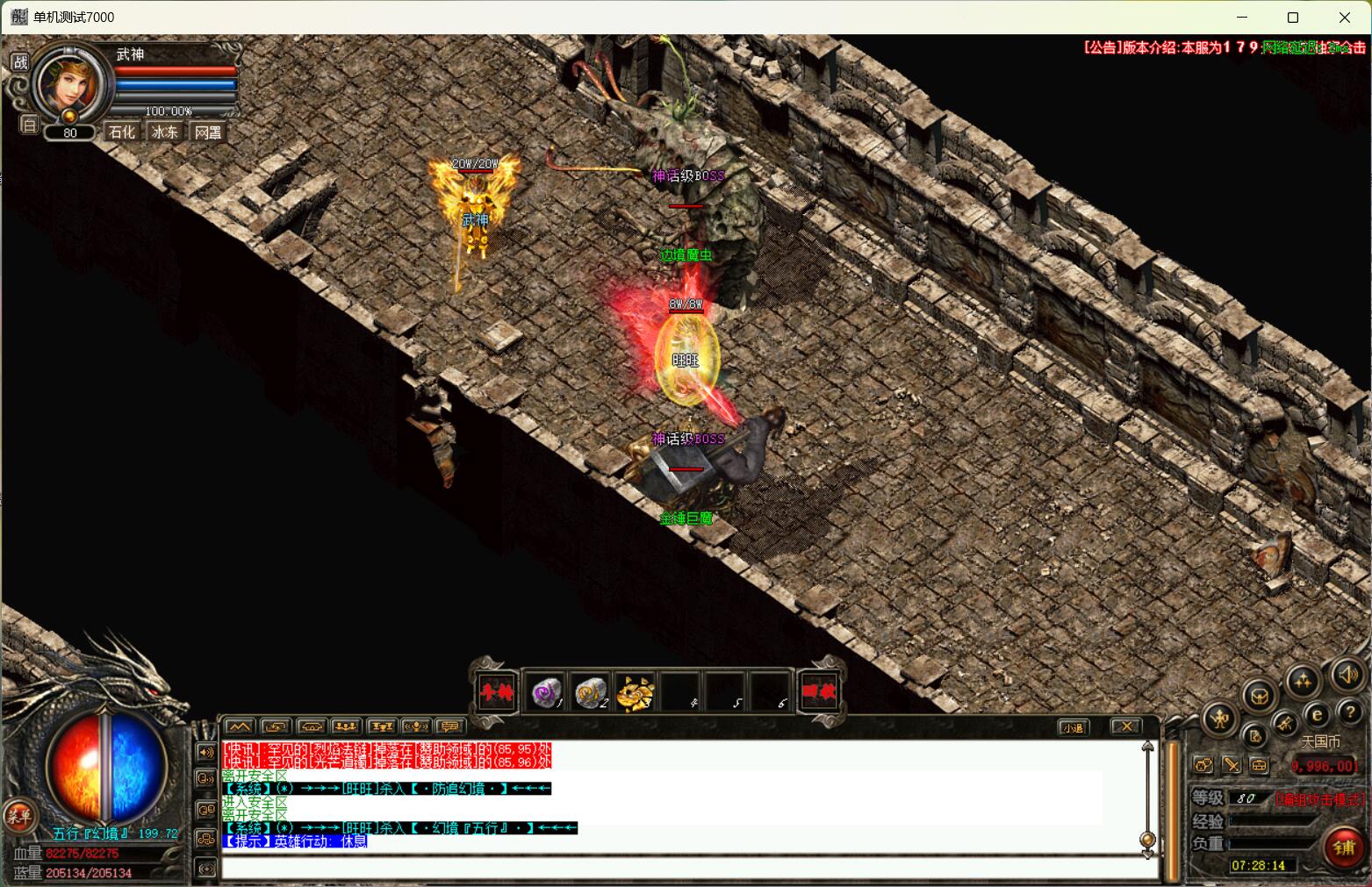Open the help question mark button
The height and width of the screenshot is (887, 1372).
1349,712
